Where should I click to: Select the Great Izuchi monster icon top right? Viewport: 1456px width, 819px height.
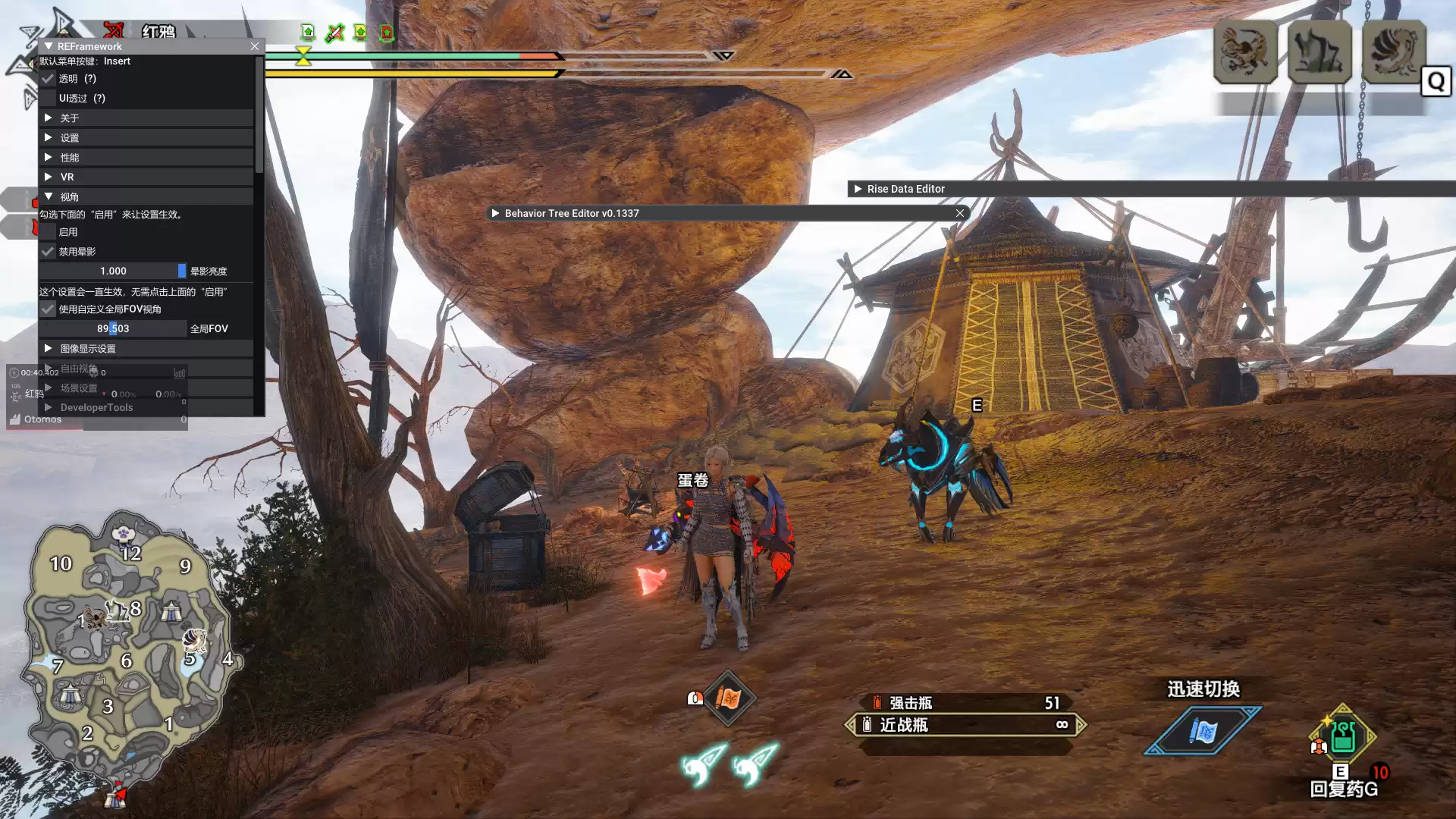click(1244, 53)
